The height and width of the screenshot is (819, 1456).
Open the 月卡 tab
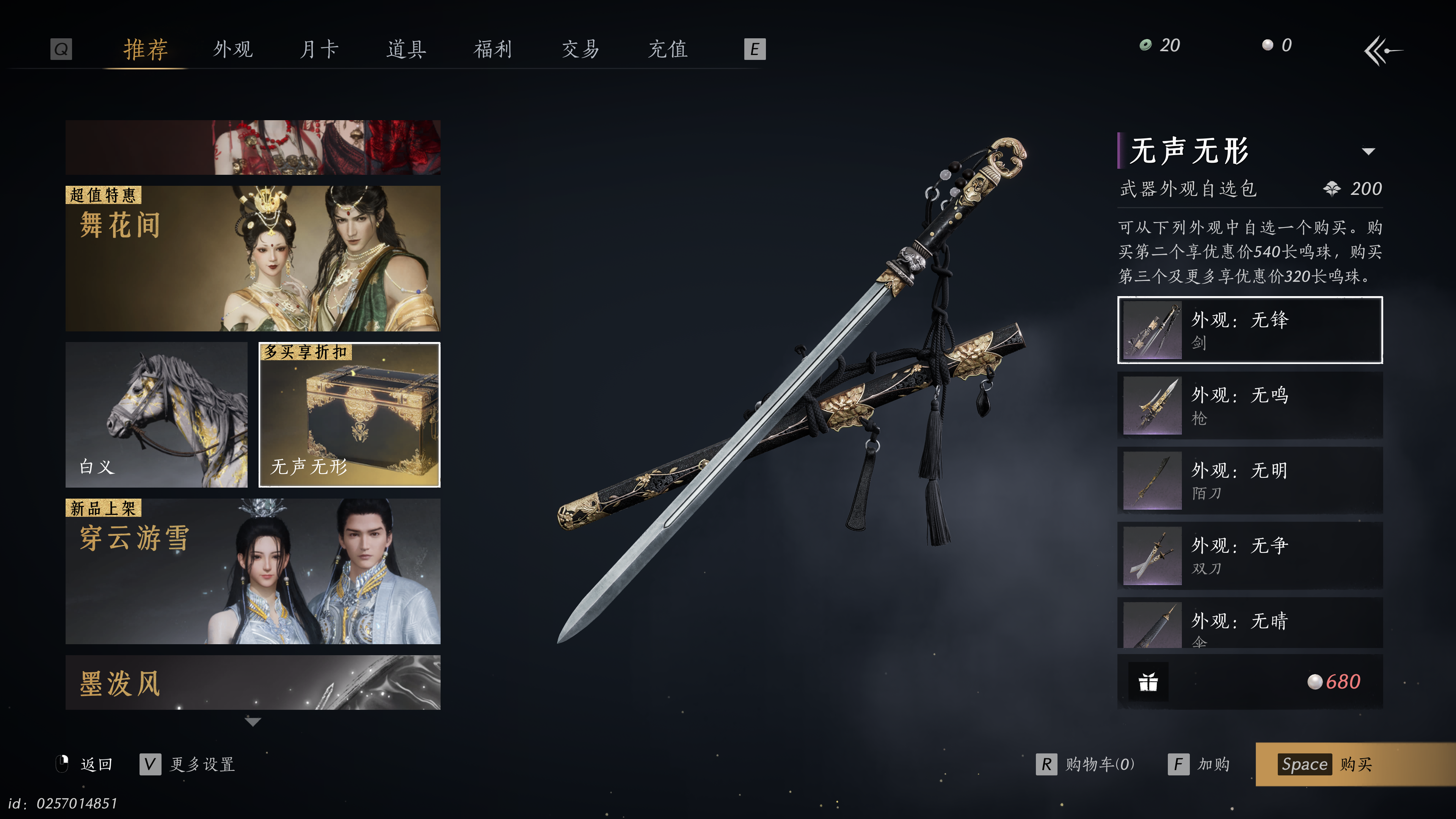click(319, 49)
